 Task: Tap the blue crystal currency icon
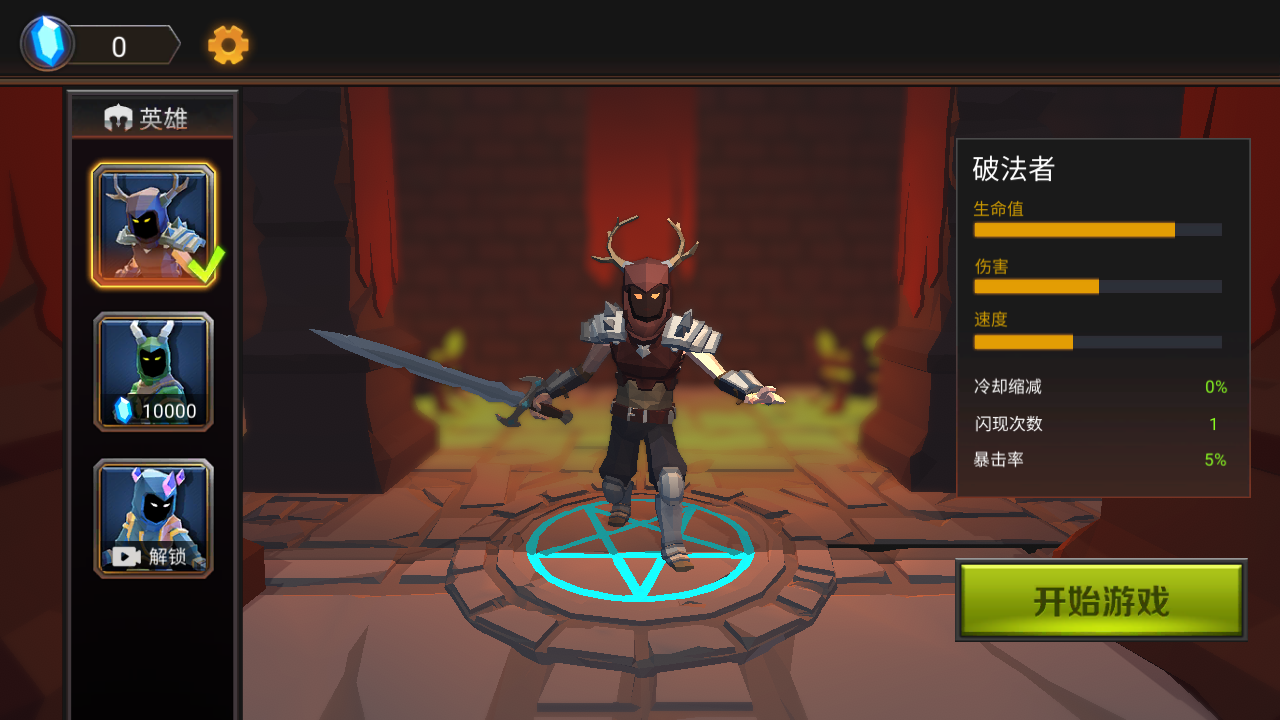click(48, 44)
